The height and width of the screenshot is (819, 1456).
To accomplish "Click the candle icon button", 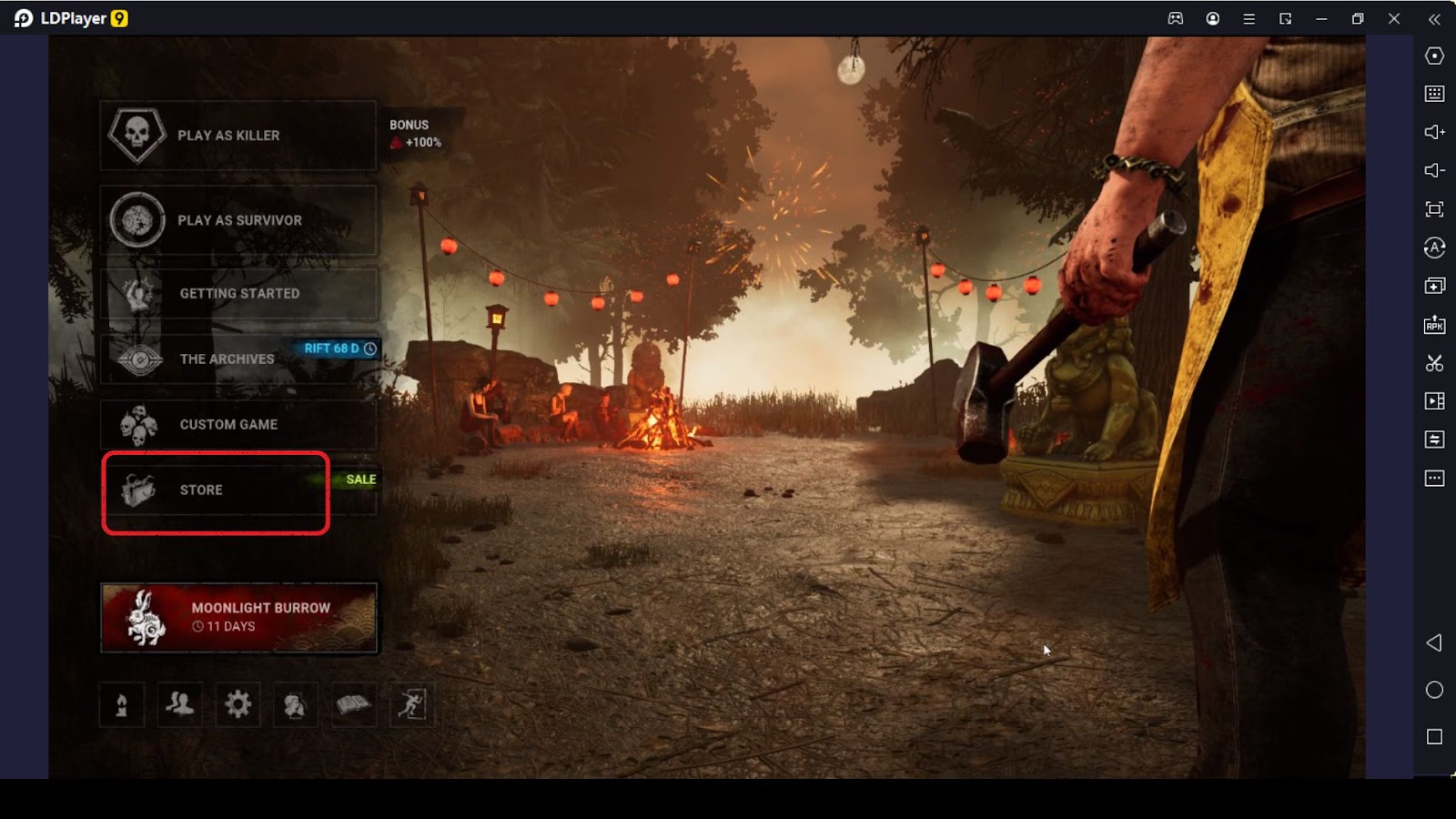I will click(x=122, y=704).
